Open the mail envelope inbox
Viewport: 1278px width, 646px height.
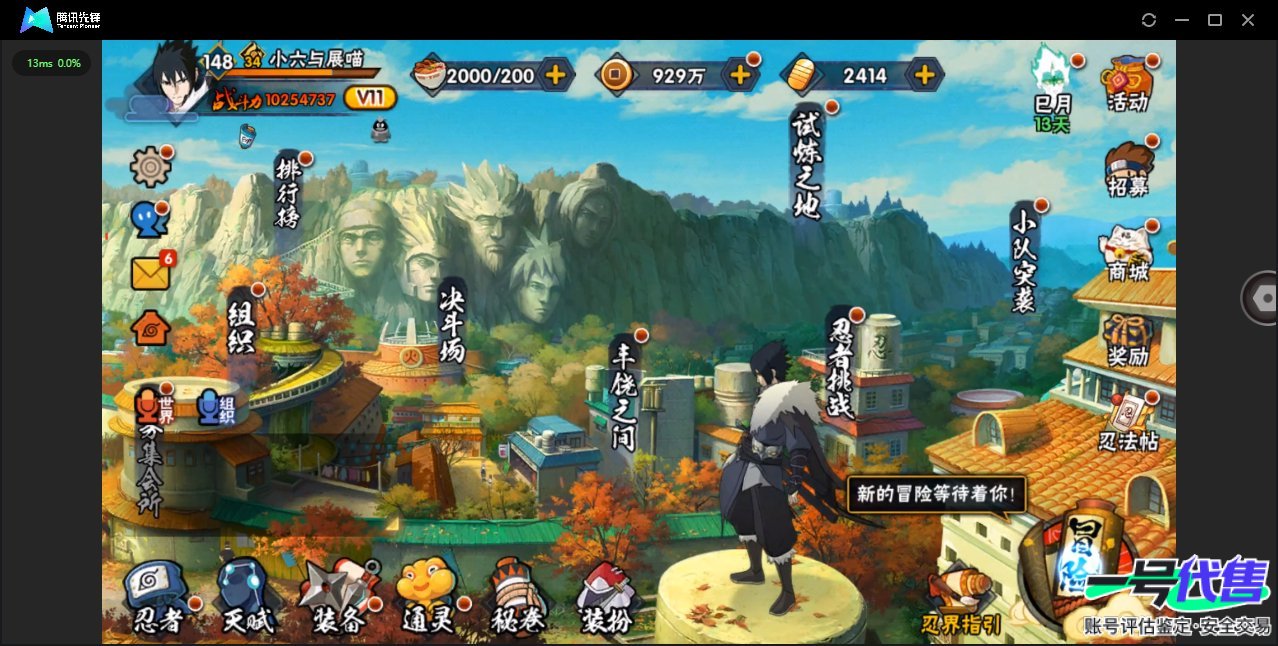[x=151, y=272]
